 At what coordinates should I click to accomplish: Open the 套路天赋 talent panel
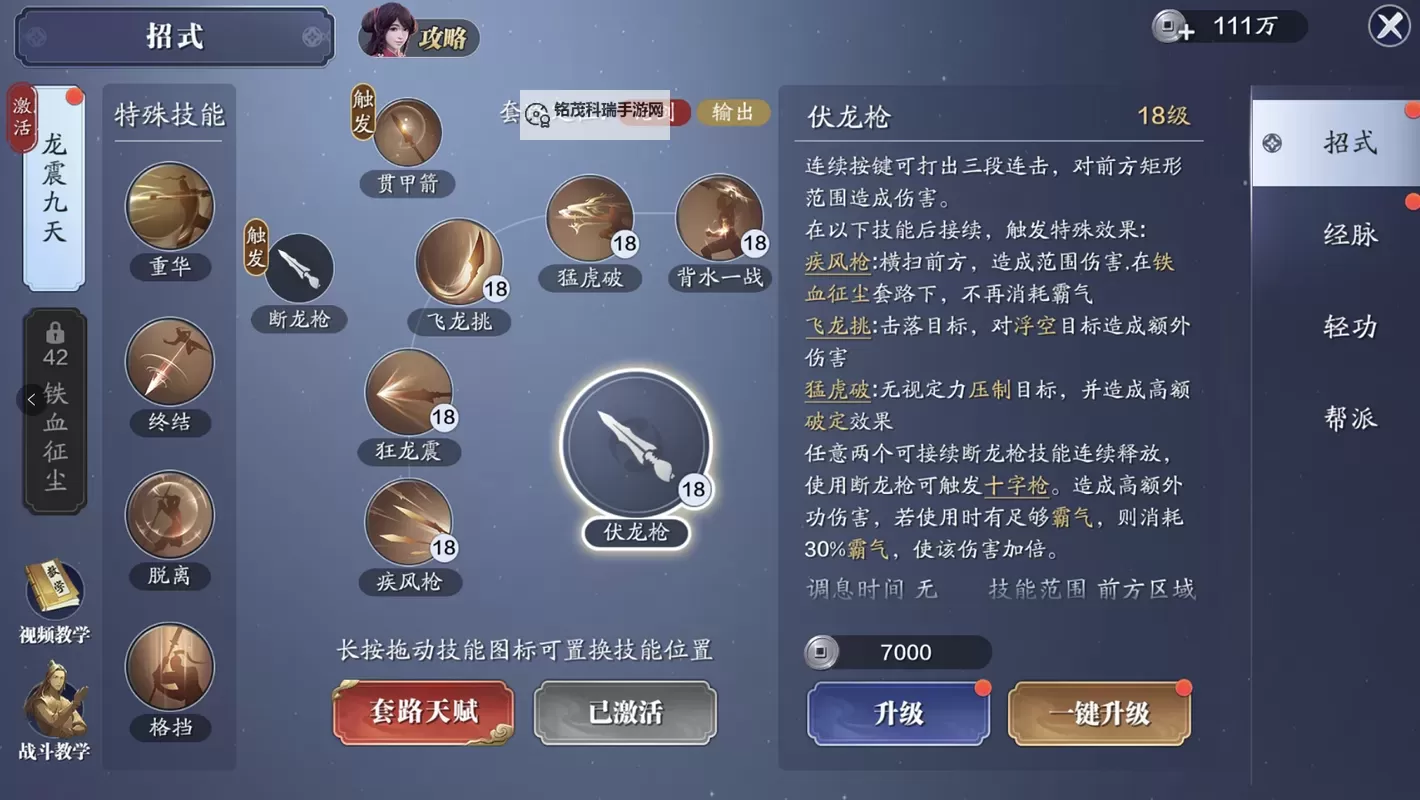[423, 712]
